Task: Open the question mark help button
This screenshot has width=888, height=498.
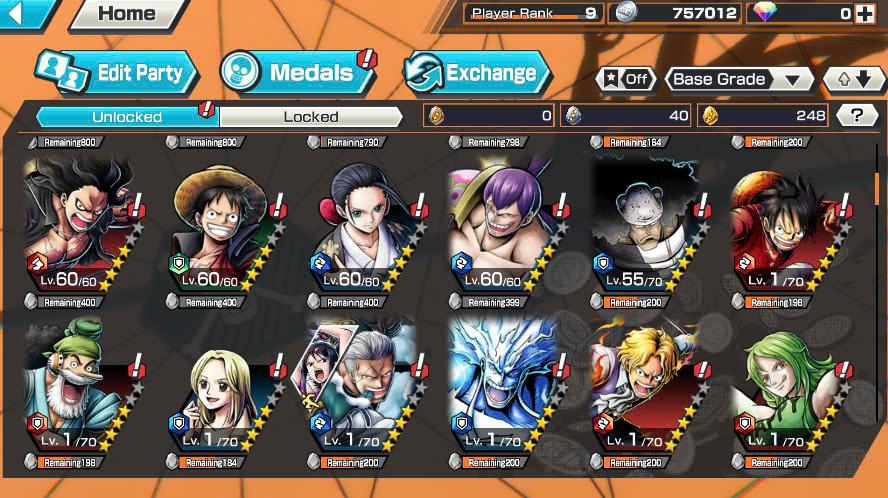Action: click(856, 115)
